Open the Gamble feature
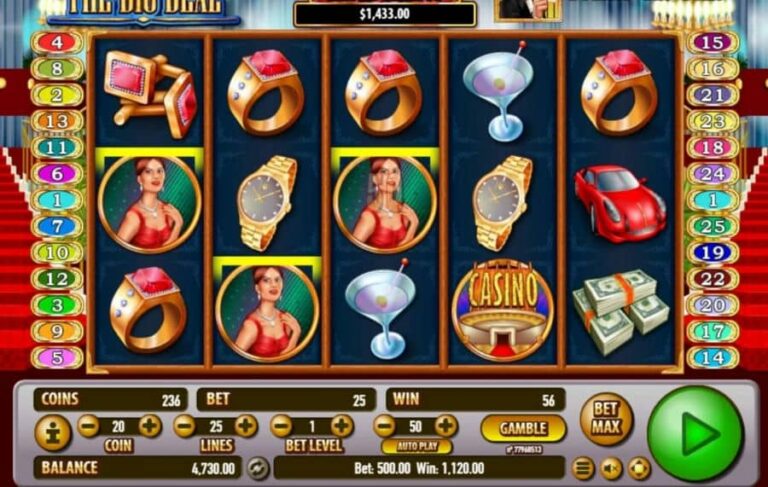The height and width of the screenshot is (487, 768). pos(522,427)
